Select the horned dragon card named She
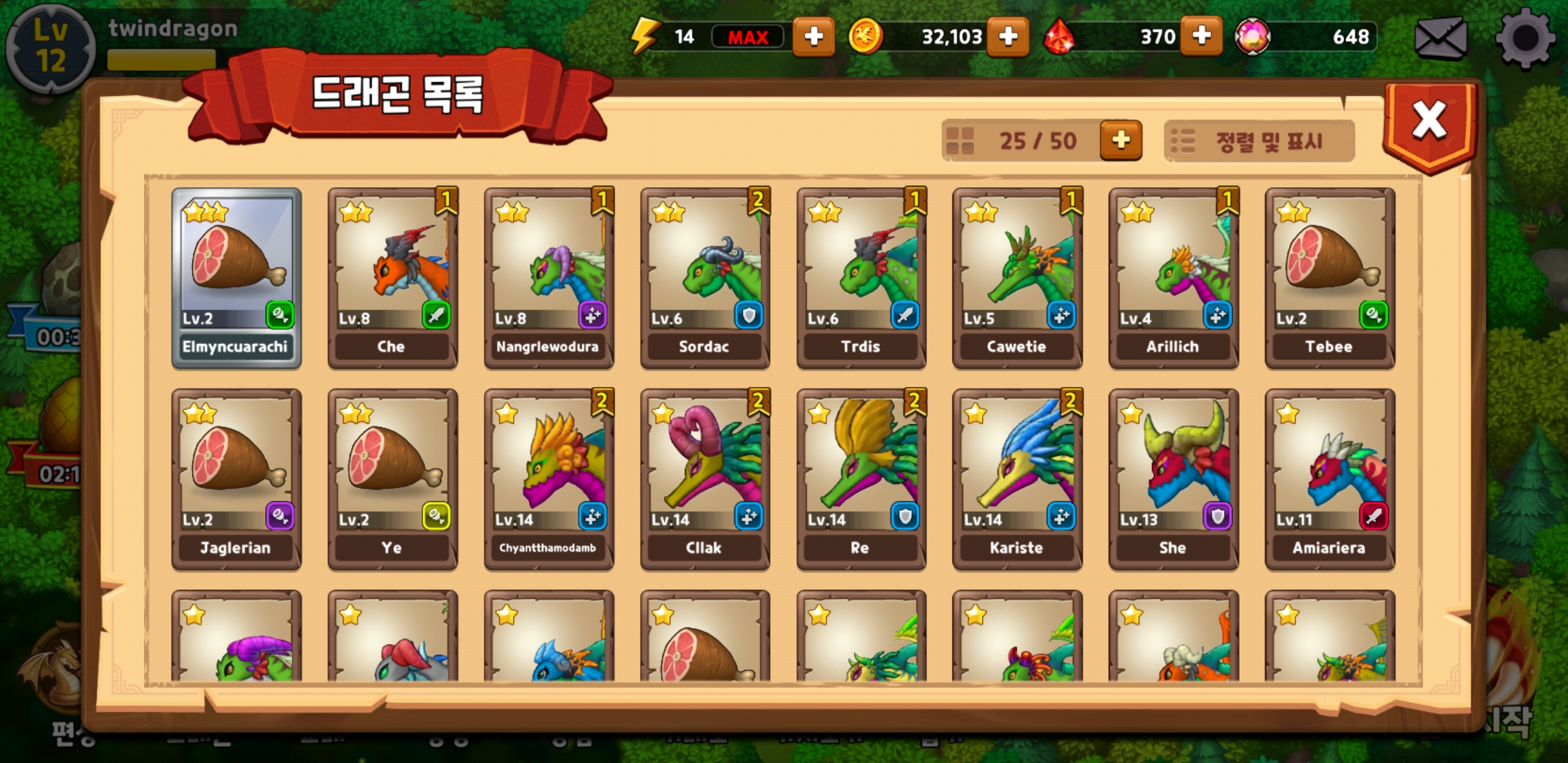The image size is (1568, 763). (1173, 479)
